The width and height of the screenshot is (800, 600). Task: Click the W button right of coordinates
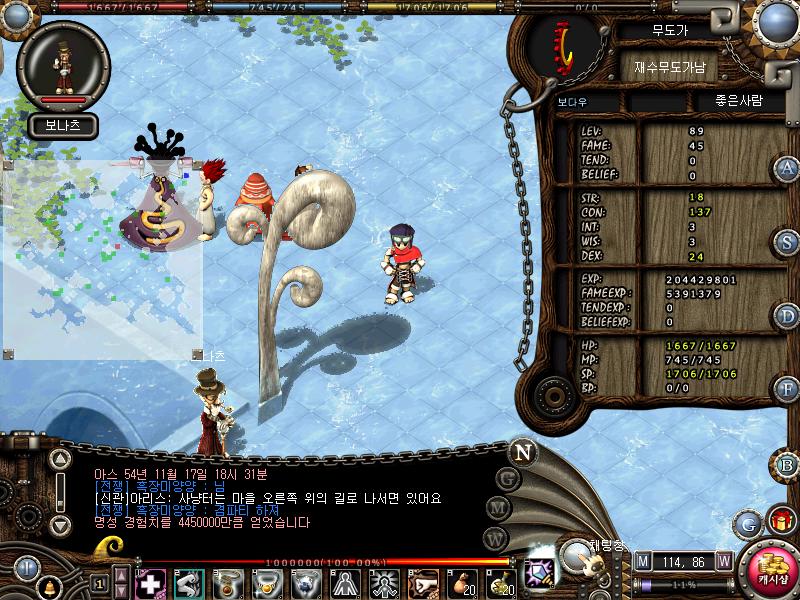click(723, 561)
